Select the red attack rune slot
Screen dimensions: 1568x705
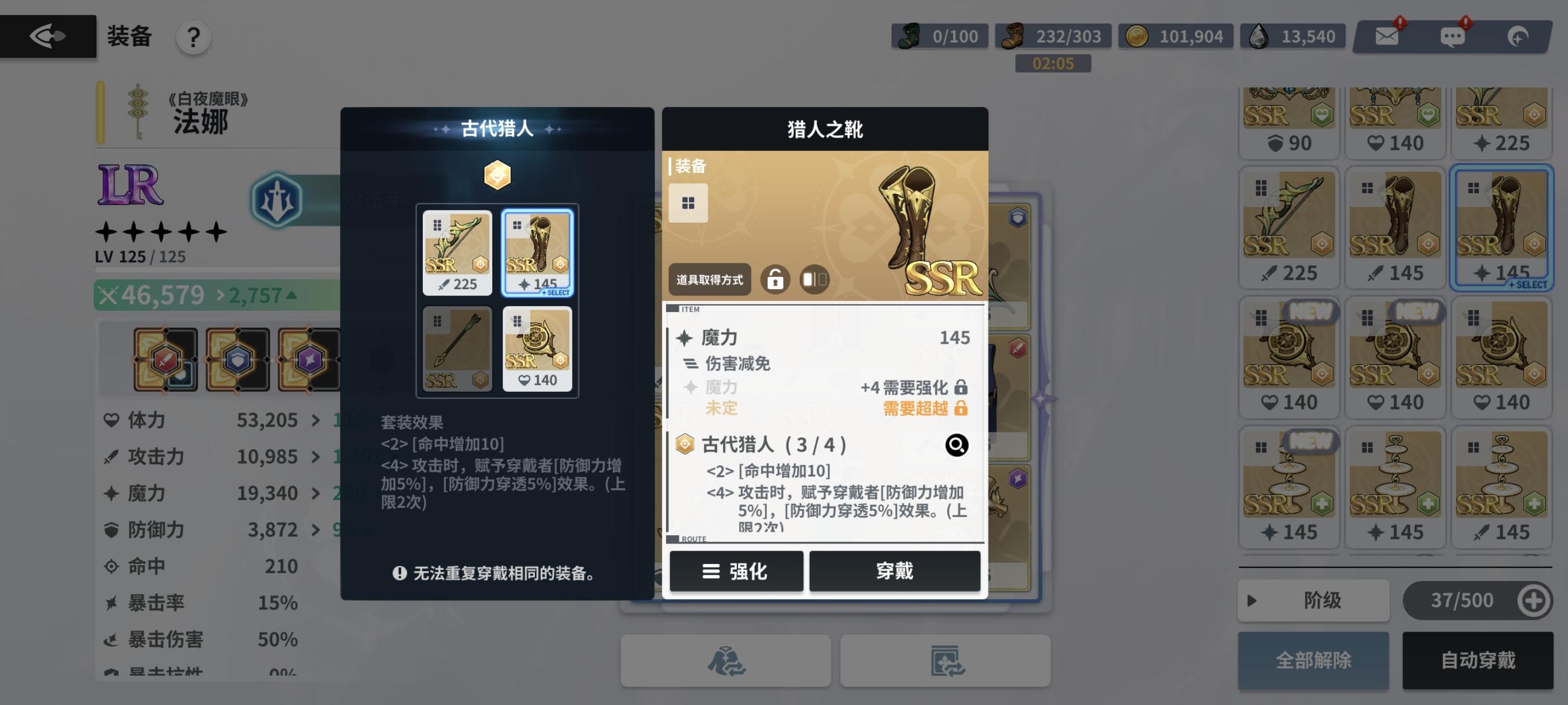166,359
